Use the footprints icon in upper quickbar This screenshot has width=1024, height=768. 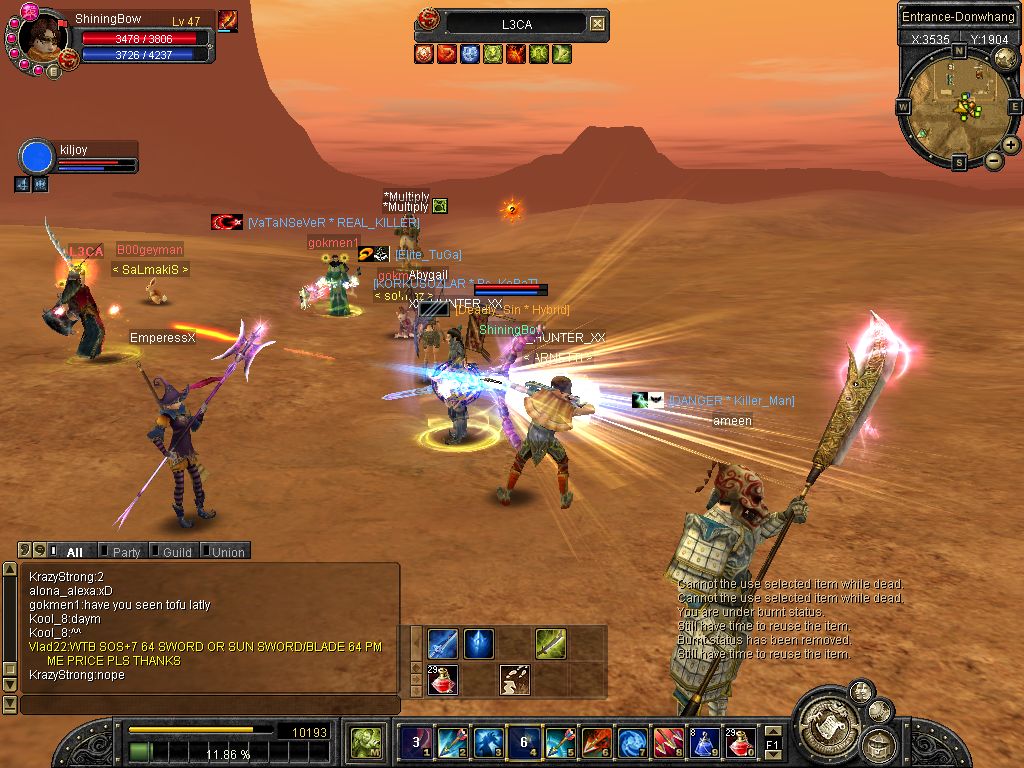(x=515, y=680)
